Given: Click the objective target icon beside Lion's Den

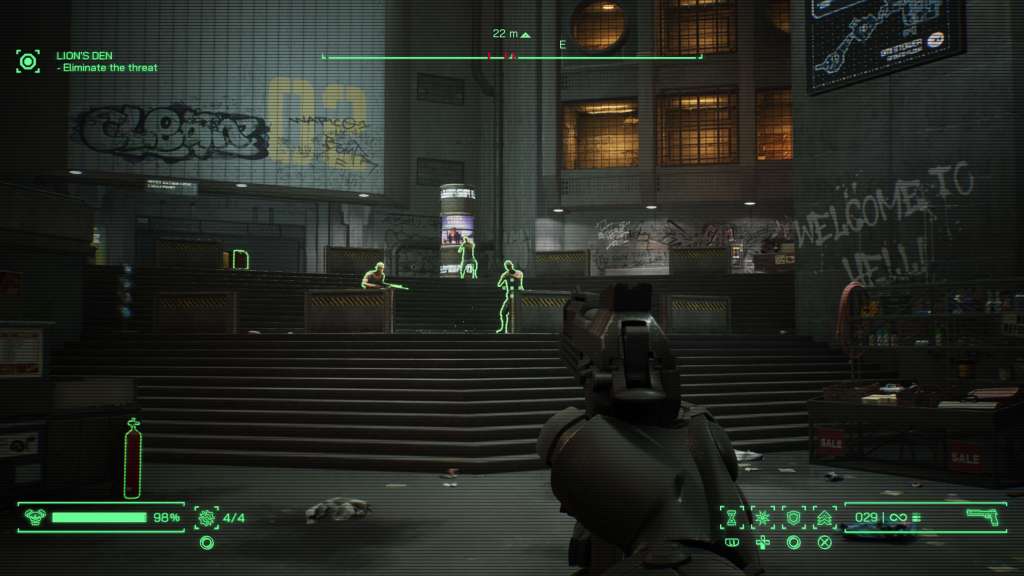Looking at the screenshot, I should pyautogui.click(x=28, y=62).
